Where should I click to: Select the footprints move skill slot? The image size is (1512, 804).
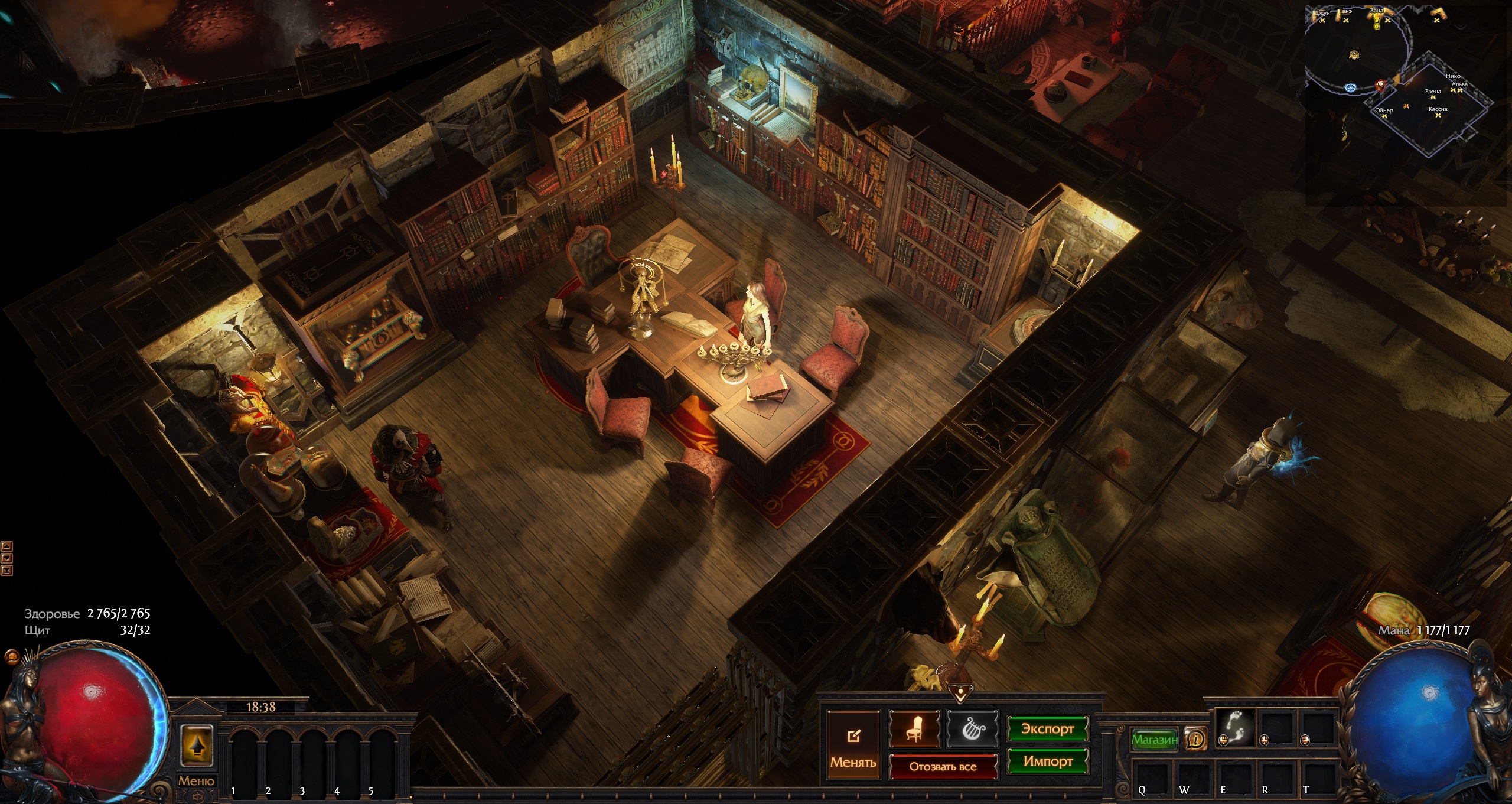[1235, 728]
